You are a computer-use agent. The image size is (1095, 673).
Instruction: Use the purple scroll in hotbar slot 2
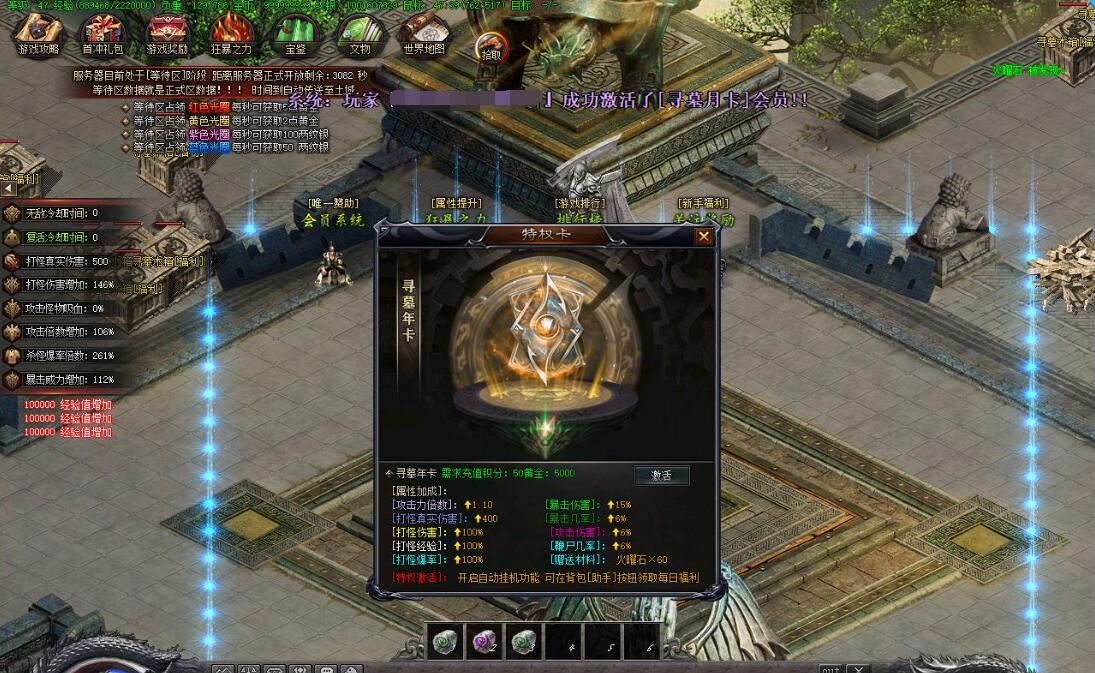tap(484, 643)
